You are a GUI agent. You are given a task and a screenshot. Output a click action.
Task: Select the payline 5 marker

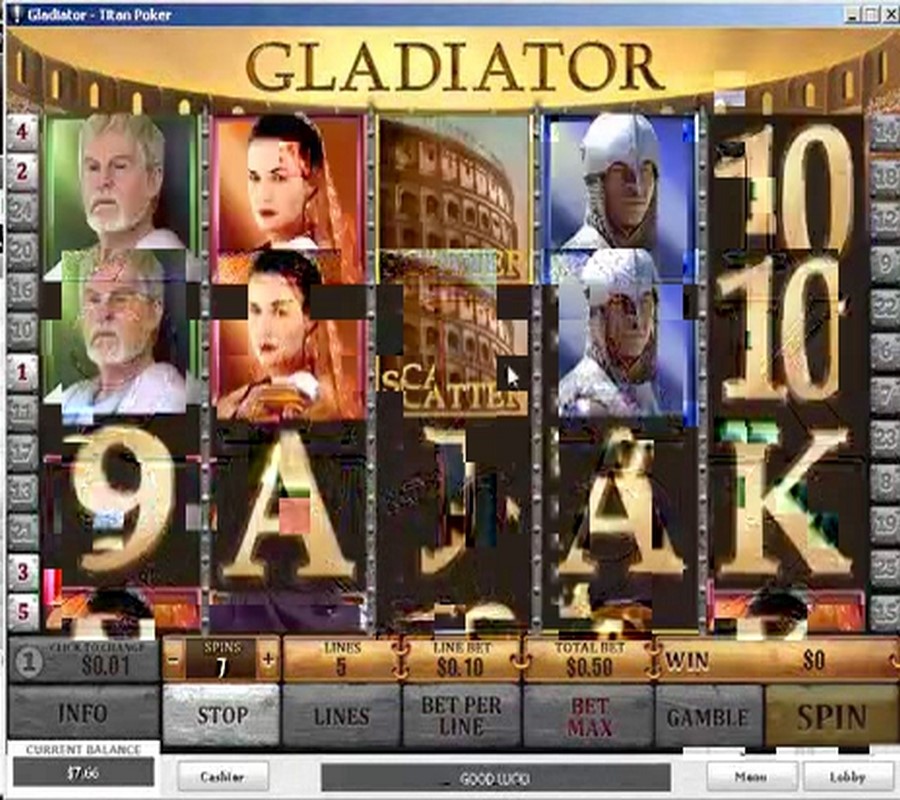(x=22, y=611)
